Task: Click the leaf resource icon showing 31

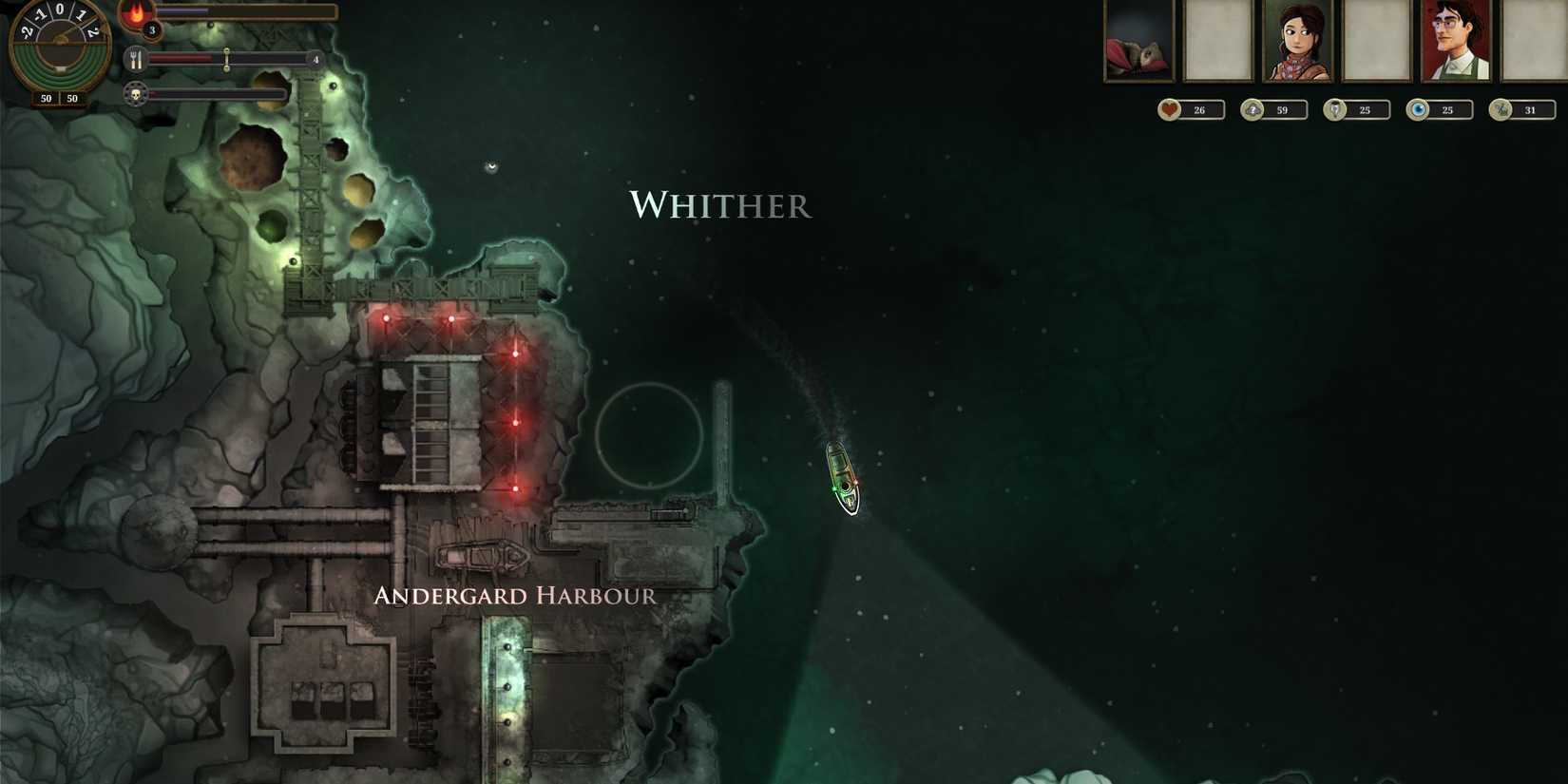Action: pos(1501,109)
